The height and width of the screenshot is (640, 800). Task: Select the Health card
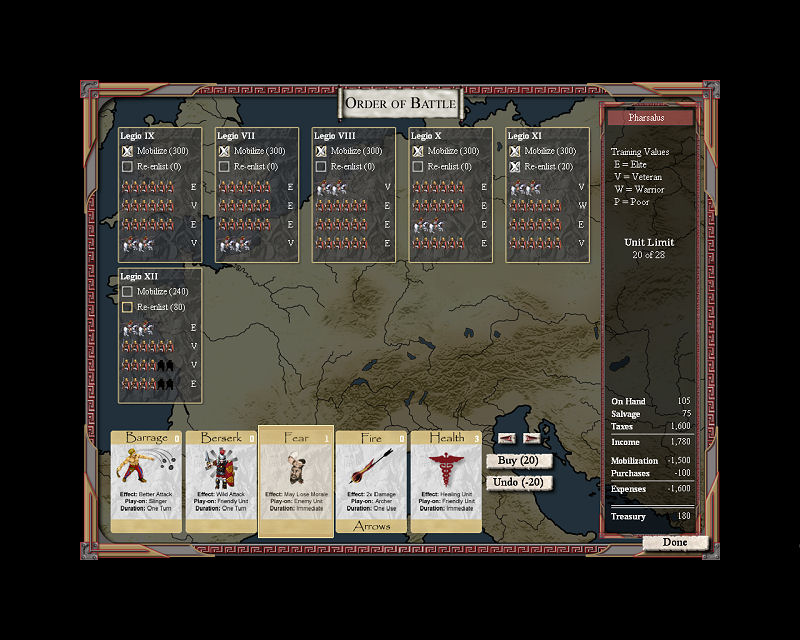pyautogui.click(x=446, y=481)
